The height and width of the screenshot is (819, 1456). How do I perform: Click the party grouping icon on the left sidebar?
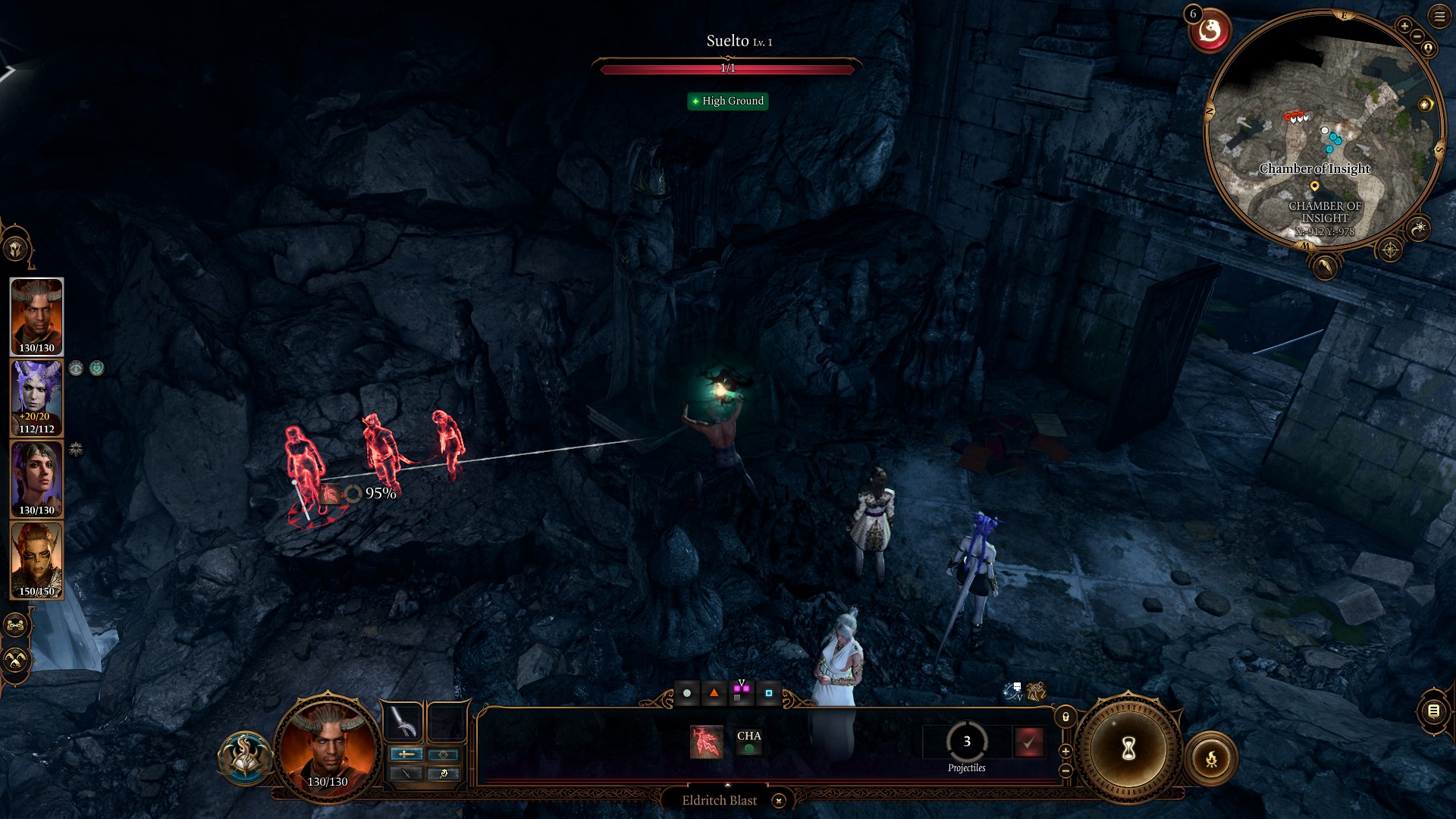coord(14,624)
